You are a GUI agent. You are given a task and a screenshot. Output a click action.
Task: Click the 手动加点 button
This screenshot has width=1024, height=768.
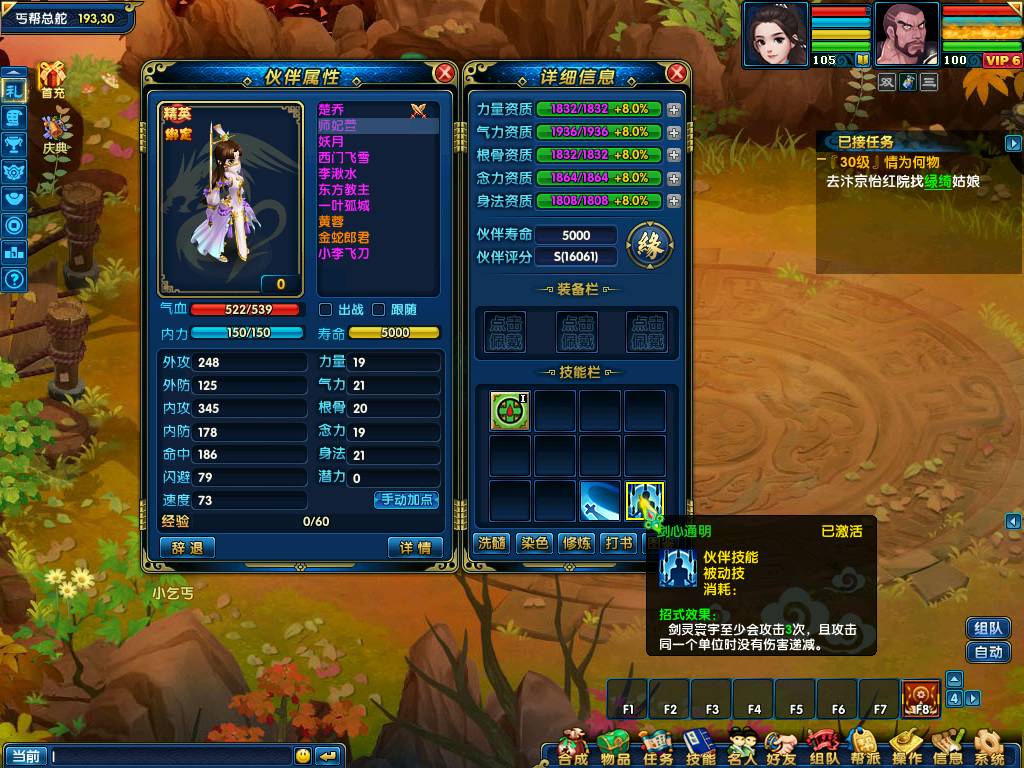(x=407, y=499)
